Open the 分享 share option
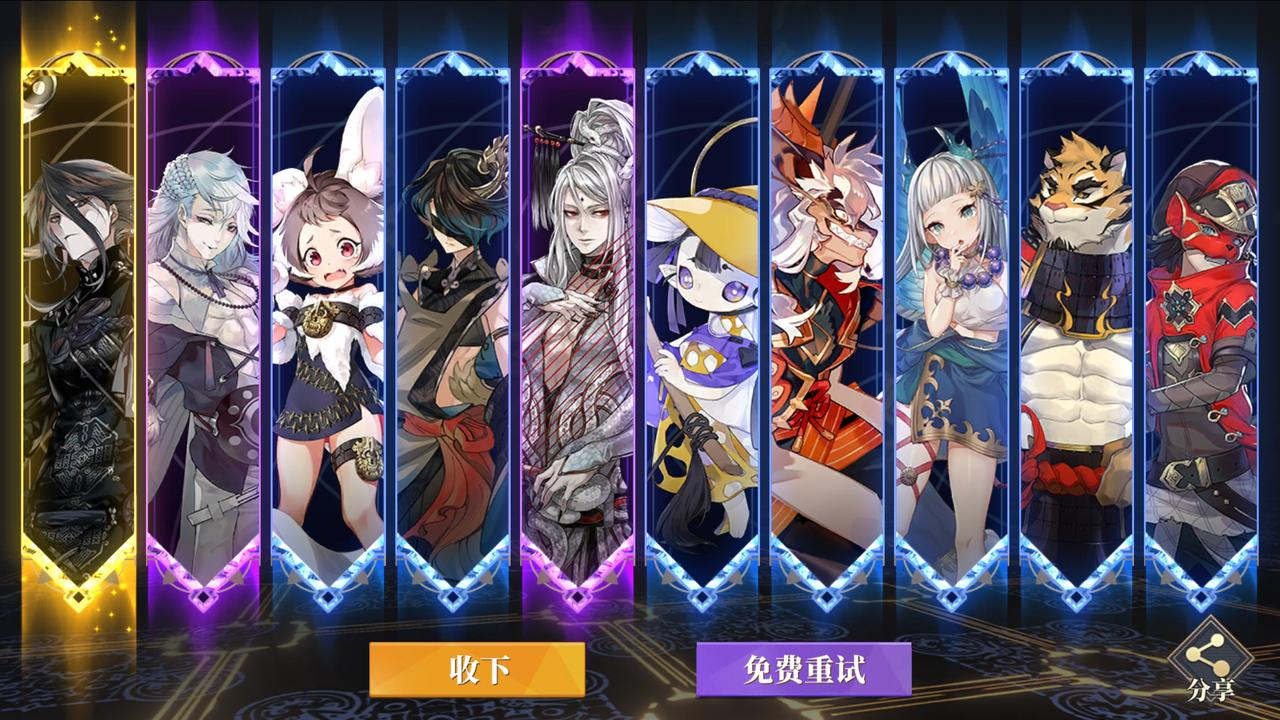Image resolution: width=1280 pixels, height=720 pixels. [x=1211, y=663]
